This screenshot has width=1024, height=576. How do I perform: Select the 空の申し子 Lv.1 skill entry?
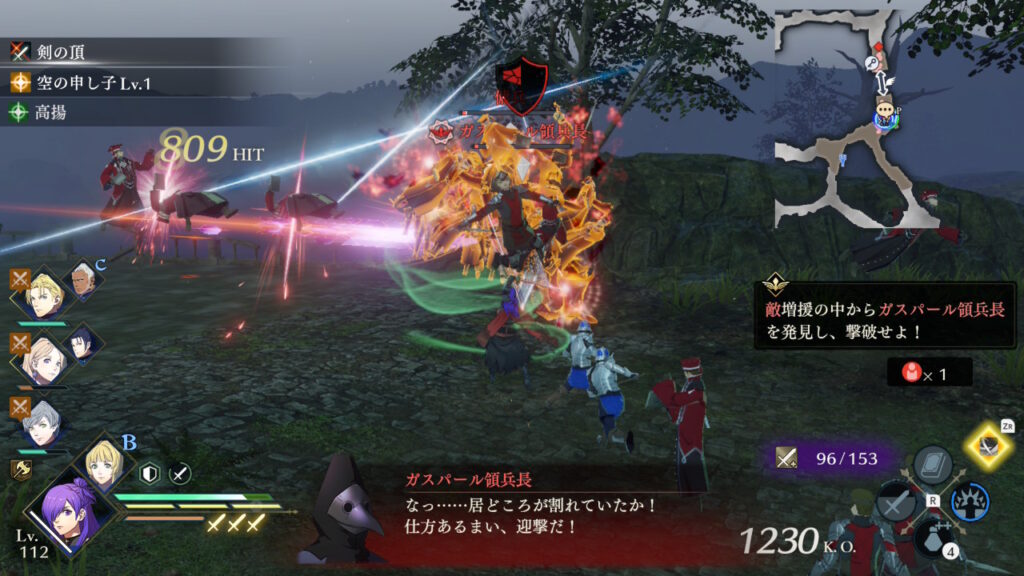[80, 82]
